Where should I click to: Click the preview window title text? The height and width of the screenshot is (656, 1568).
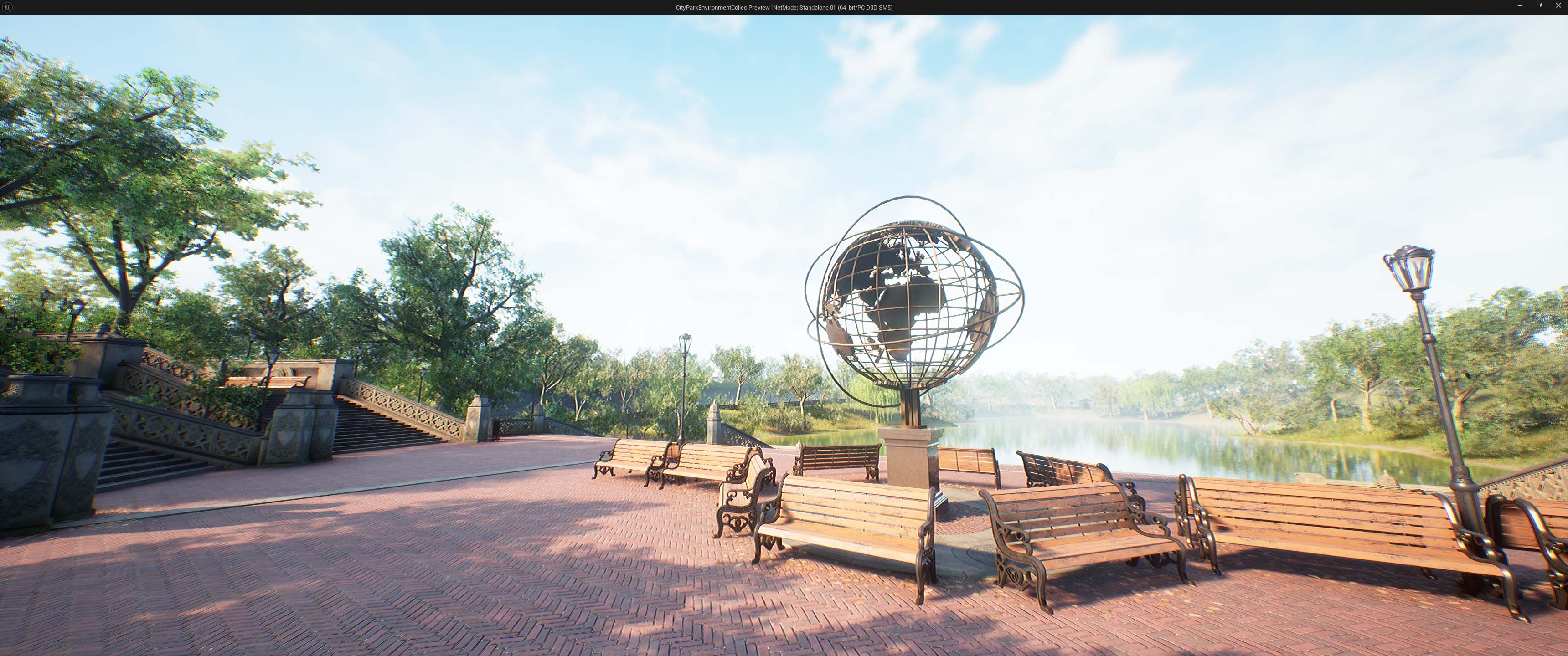(x=782, y=8)
